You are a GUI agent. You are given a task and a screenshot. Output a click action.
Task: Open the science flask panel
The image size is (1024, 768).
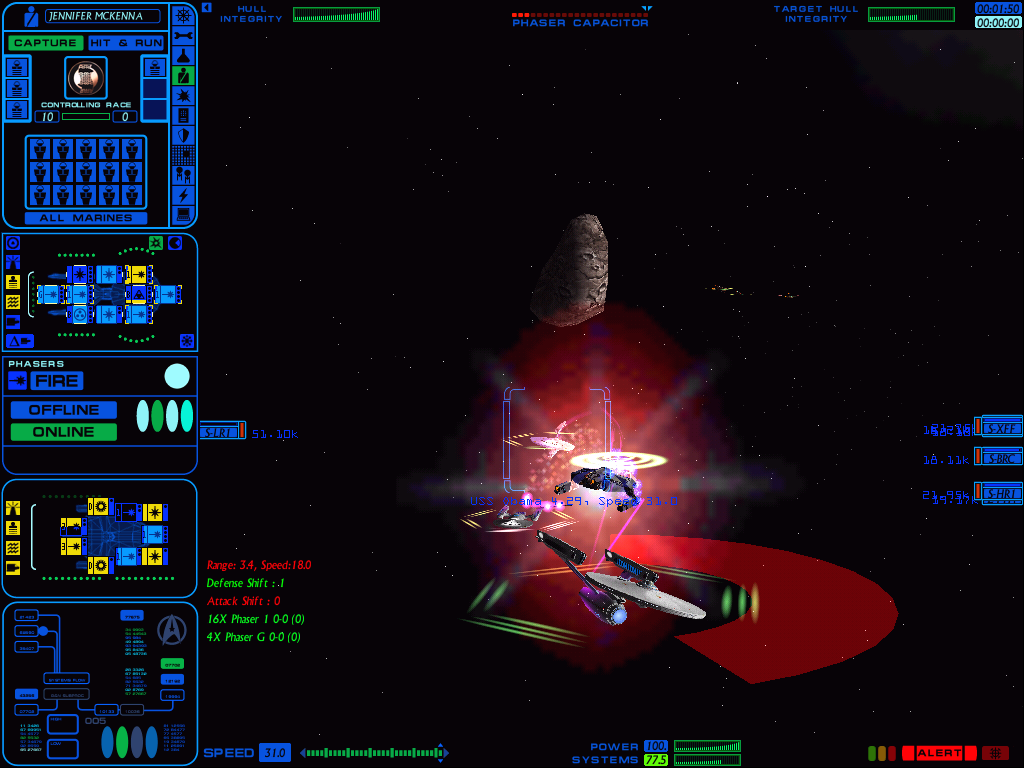click(x=183, y=55)
